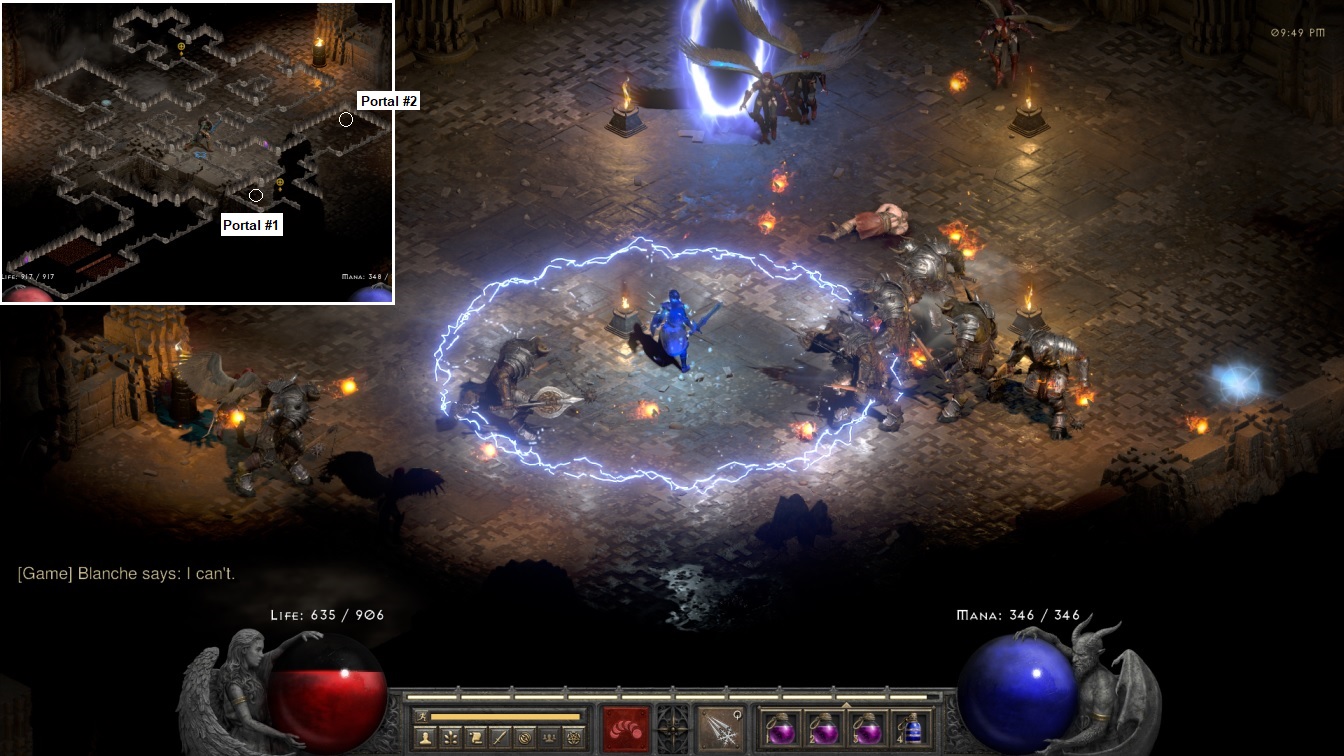Open the skill tree branching icon
Image resolution: width=1344 pixels, height=756 pixels.
click(450, 737)
